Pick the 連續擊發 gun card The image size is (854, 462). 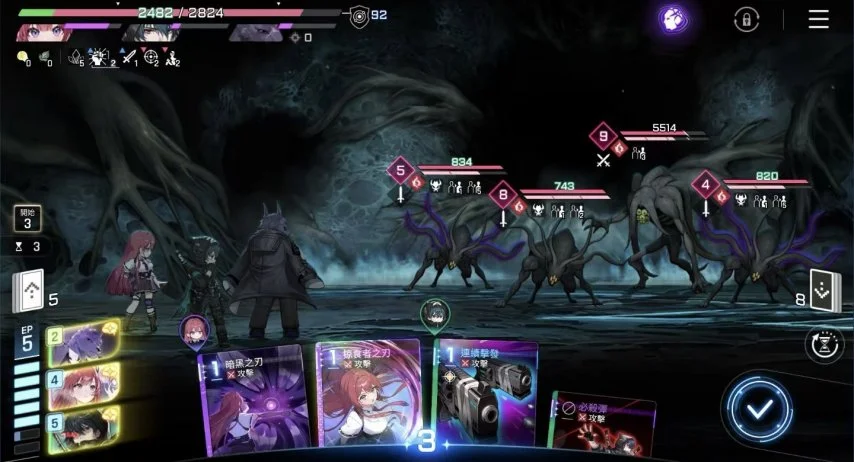click(484, 395)
